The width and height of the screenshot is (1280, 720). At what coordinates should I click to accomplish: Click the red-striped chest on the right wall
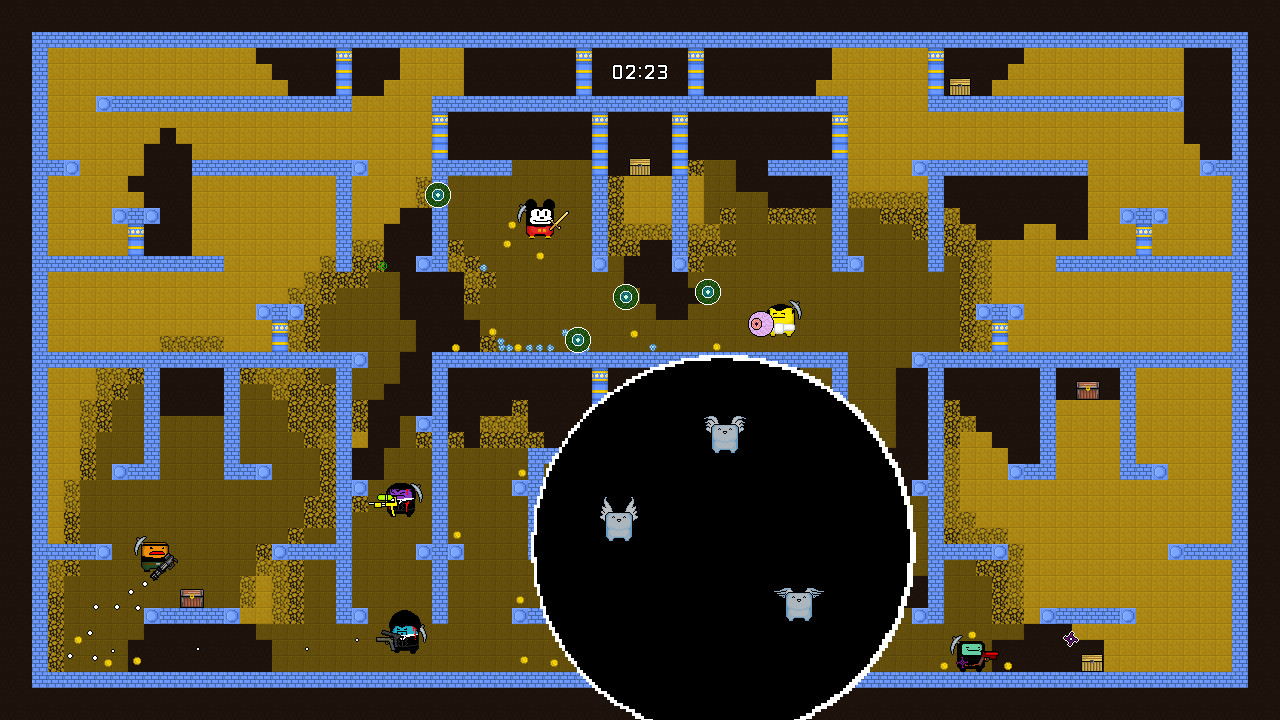coord(1086,388)
